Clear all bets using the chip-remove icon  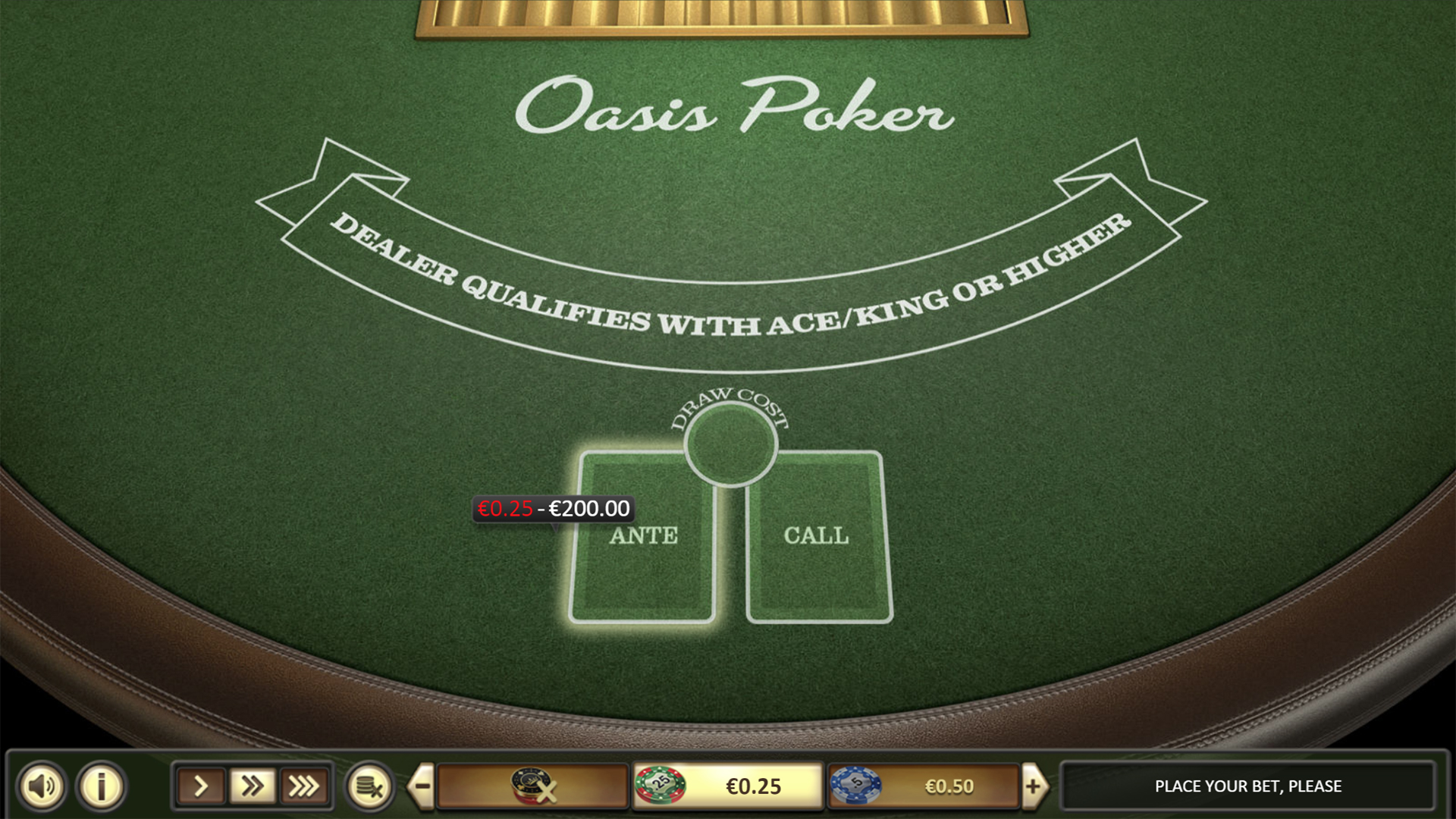coord(371,786)
